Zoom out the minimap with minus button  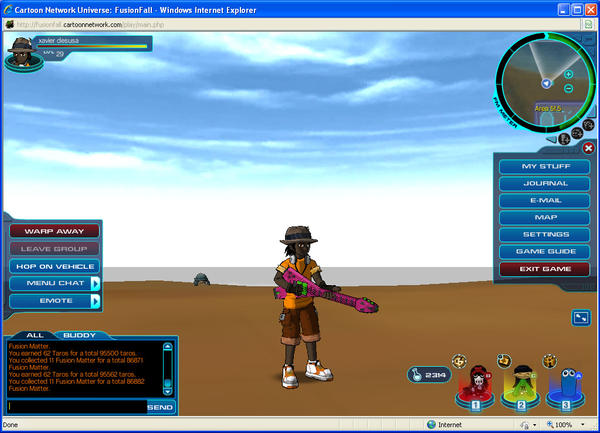point(568,88)
